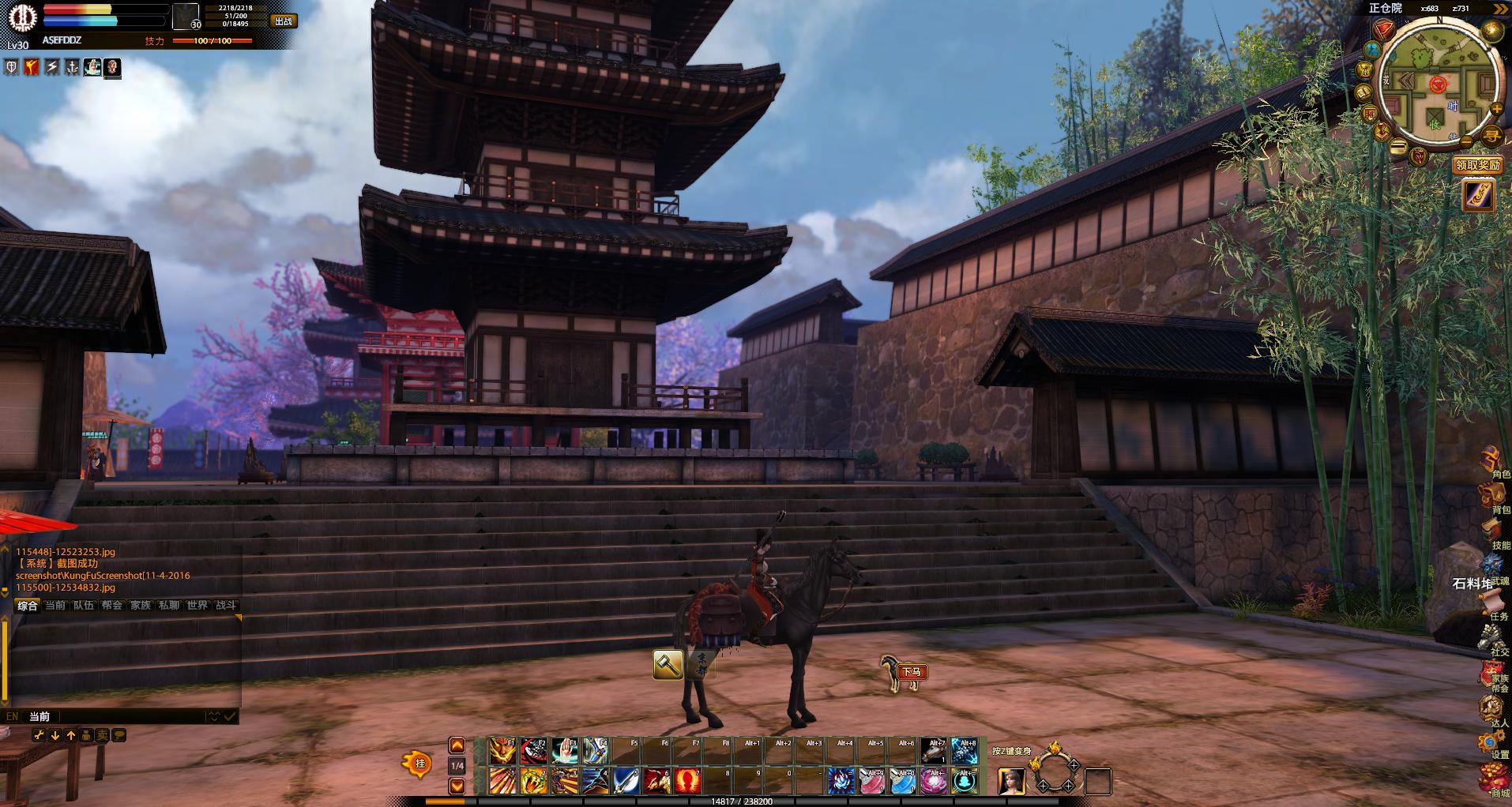Viewport: 1512px width, 807px height.
Task: Select the 队伍 chat tab
Action: tap(84, 606)
